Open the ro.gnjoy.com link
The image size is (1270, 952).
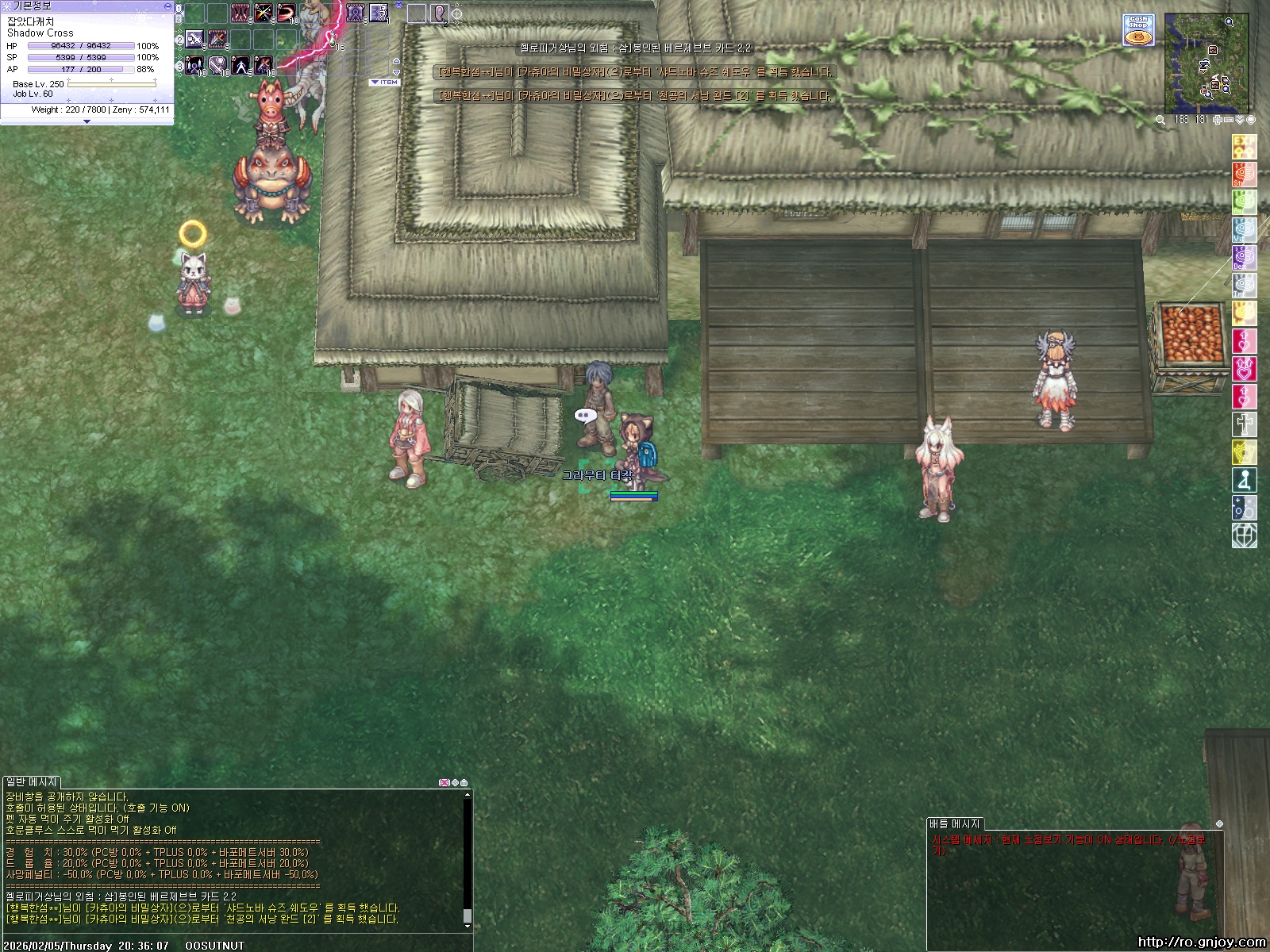pyautogui.click(x=1201, y=942)
